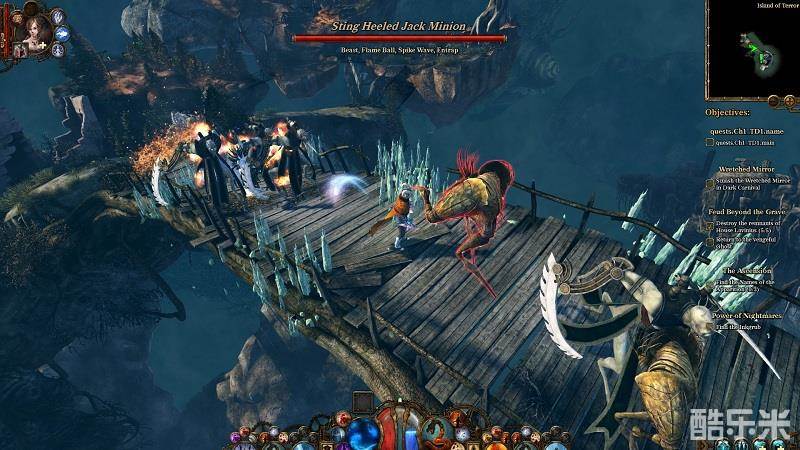Choose the bottom blue companion orb
This screenshot has height=450, width=800.
click(56, 49)
